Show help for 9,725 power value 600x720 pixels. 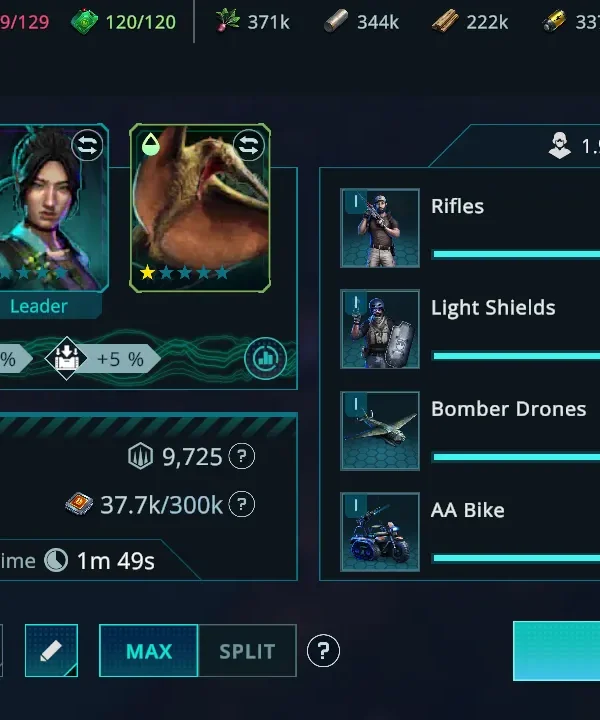click(x=241, y=457)
